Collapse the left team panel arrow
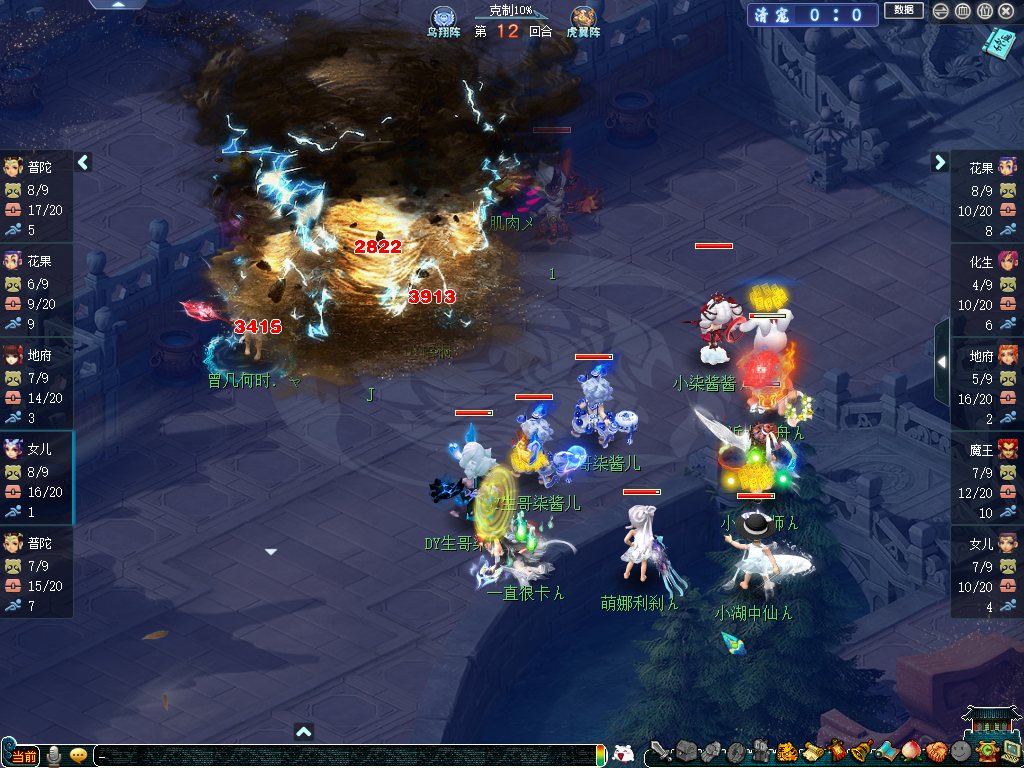The width and height of the screenshot is (1024, 768). [84, 162]
